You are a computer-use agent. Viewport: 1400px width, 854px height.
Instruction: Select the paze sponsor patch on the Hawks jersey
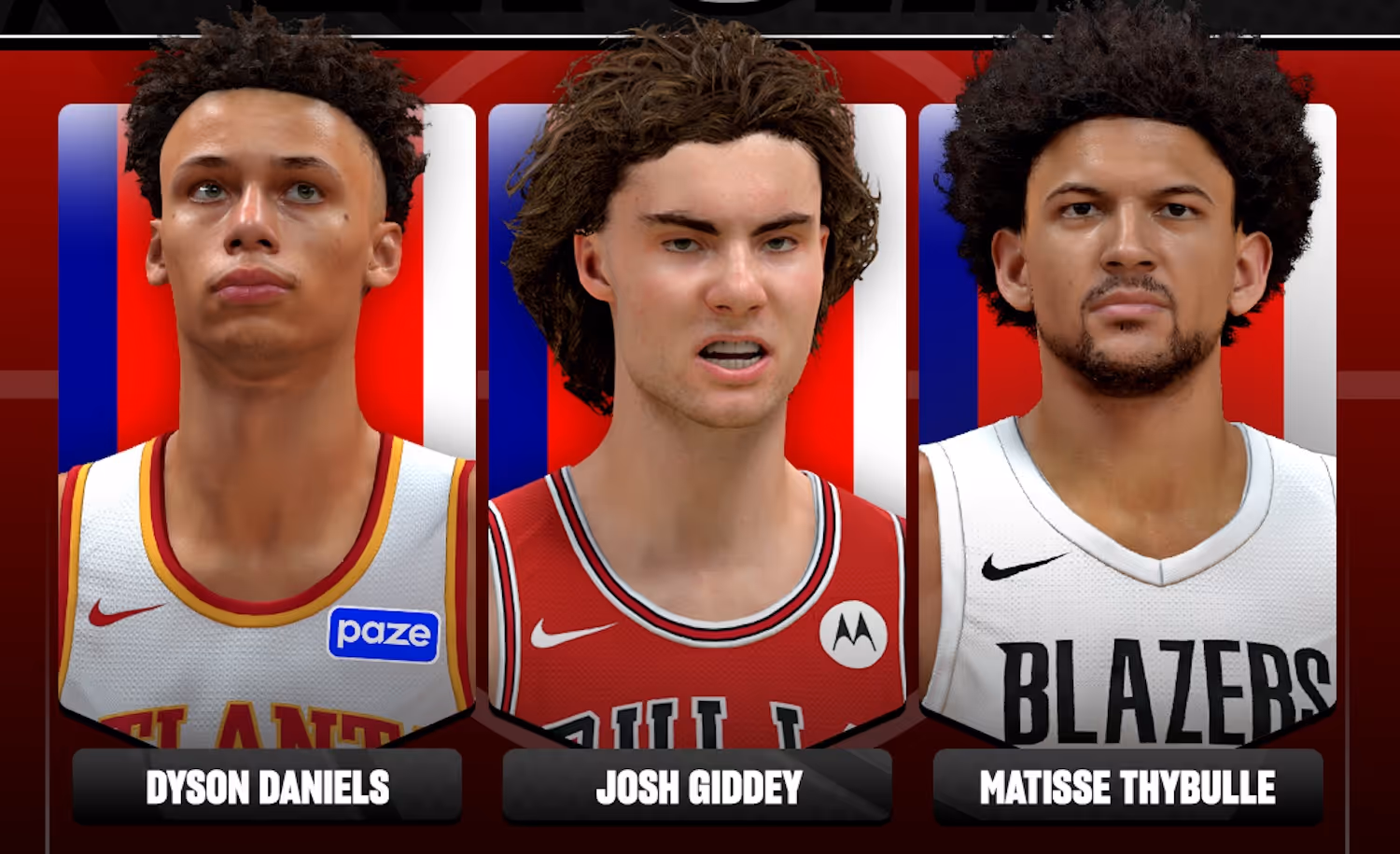point(382,634)
